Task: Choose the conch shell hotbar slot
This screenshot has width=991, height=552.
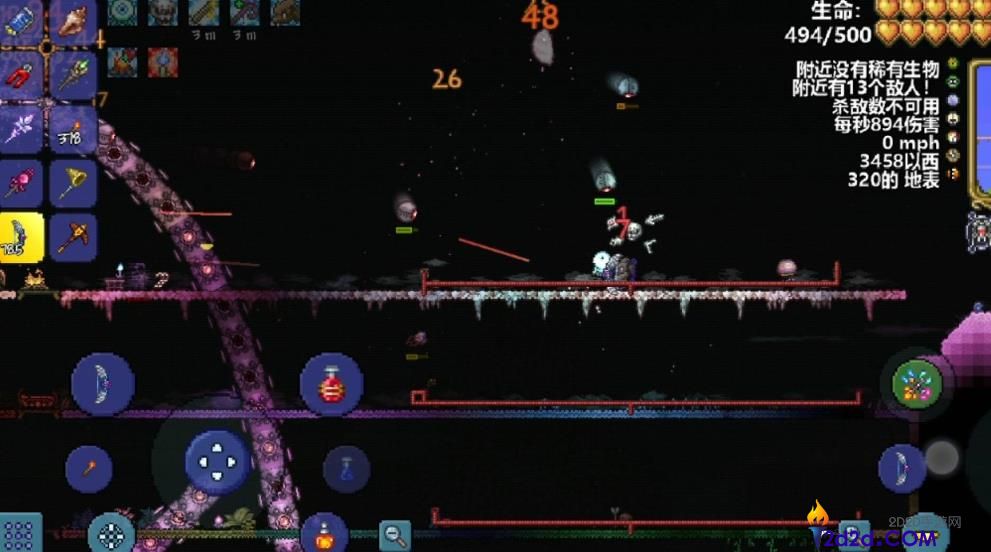Action: tap(73, 20)
